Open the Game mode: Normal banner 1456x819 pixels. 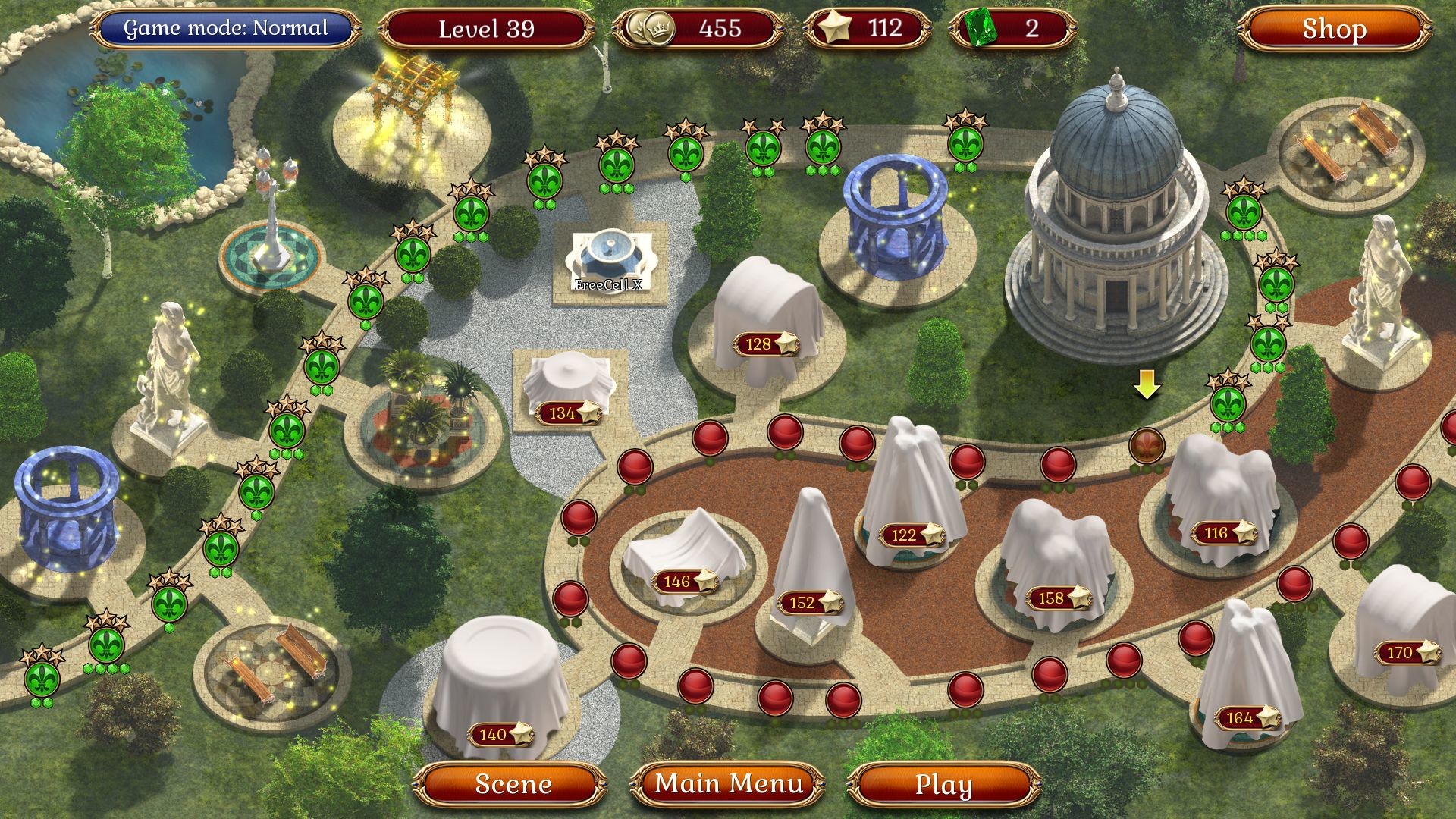point(225,30)
